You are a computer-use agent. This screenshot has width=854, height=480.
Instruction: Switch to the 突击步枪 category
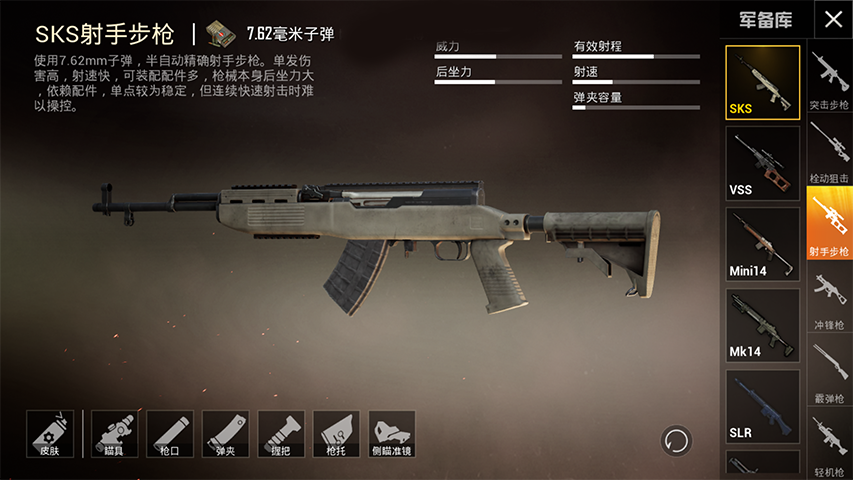tap(829, 80)
